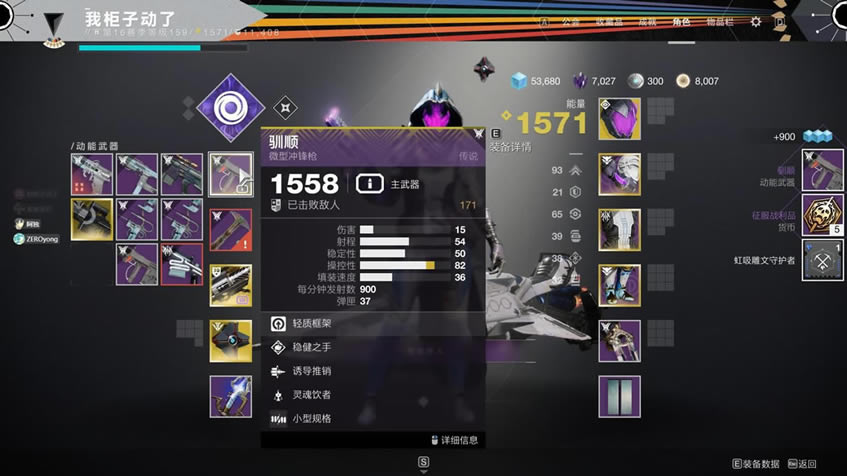Viewport: 847px width, 476px height.
Task: Select the red-bordered axe weapon slot
Action: pos(231,229)
